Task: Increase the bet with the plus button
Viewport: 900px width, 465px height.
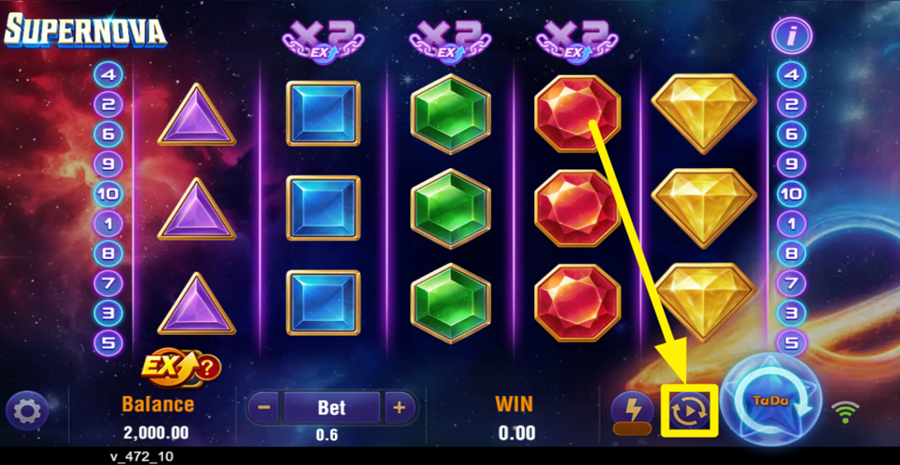Action: pyautogui.click(x=399, y=407)
